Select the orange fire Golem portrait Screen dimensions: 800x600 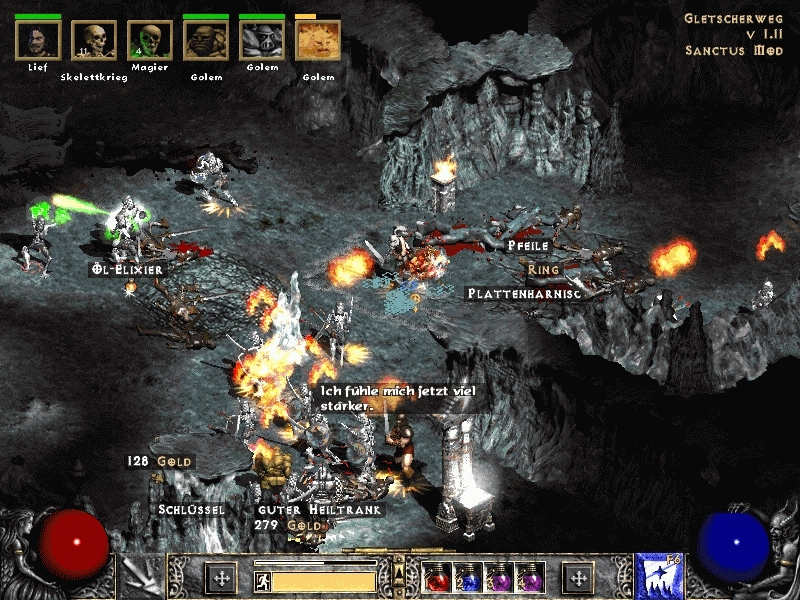coord(318,41)
